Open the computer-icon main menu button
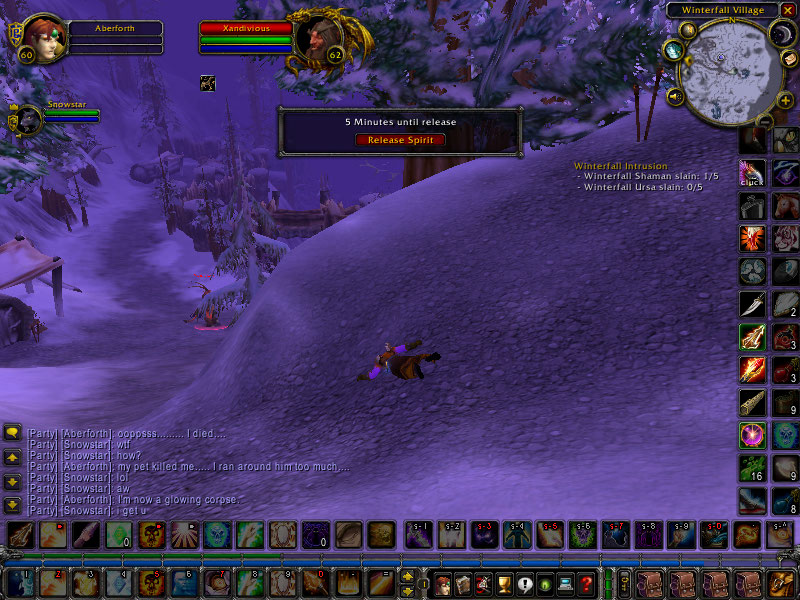 click(566, 583)
